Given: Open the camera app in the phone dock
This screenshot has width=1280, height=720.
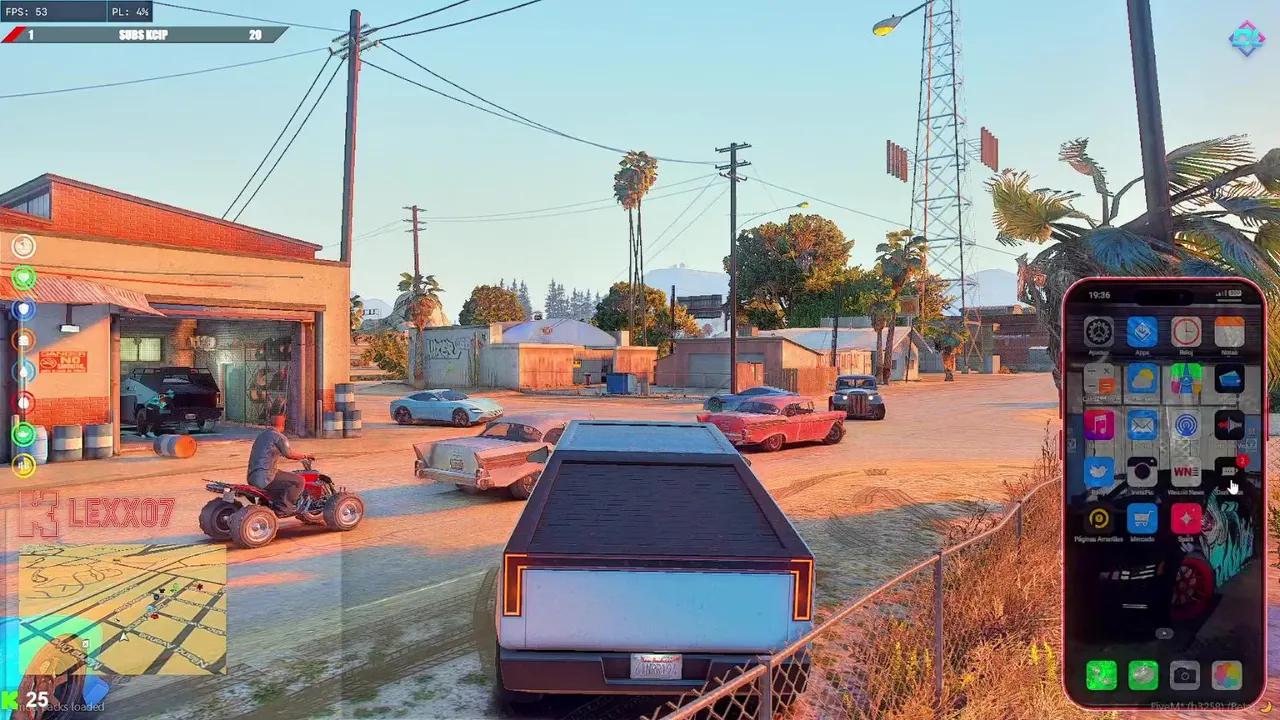Looking at the screenshot, I should point(1183,676).
